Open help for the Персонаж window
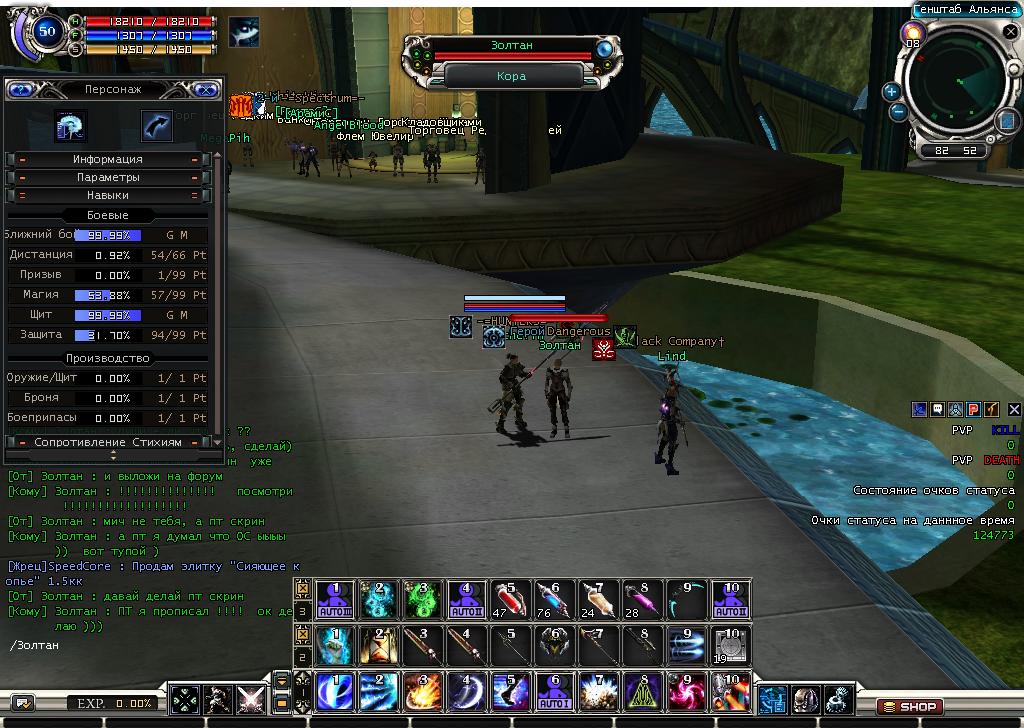The height and width of the screenshot is (728, 1024). [20, 89]
